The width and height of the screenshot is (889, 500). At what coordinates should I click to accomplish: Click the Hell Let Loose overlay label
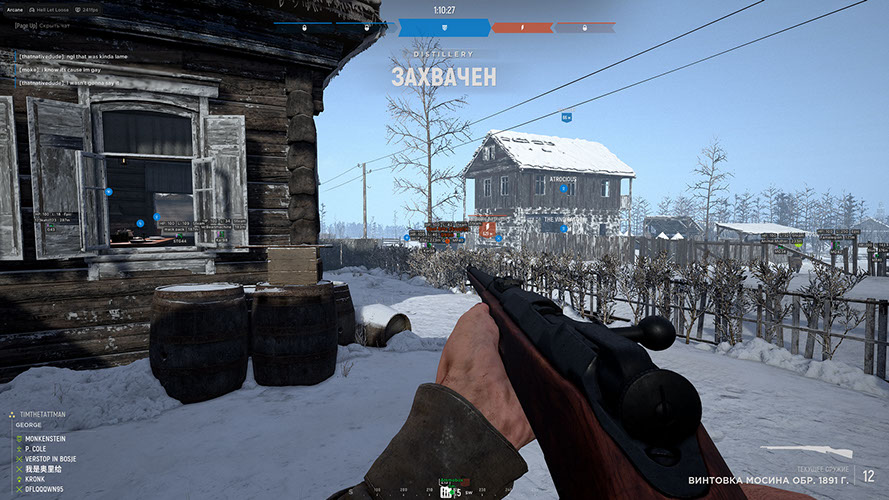pos(50,9)
